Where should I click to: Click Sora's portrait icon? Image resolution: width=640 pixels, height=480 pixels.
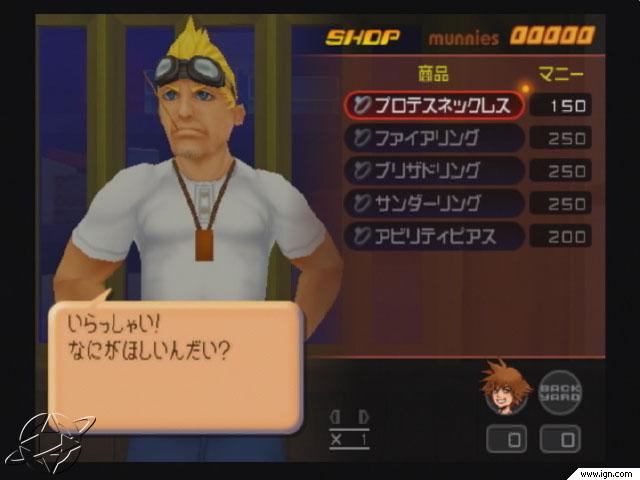(505, 388)
